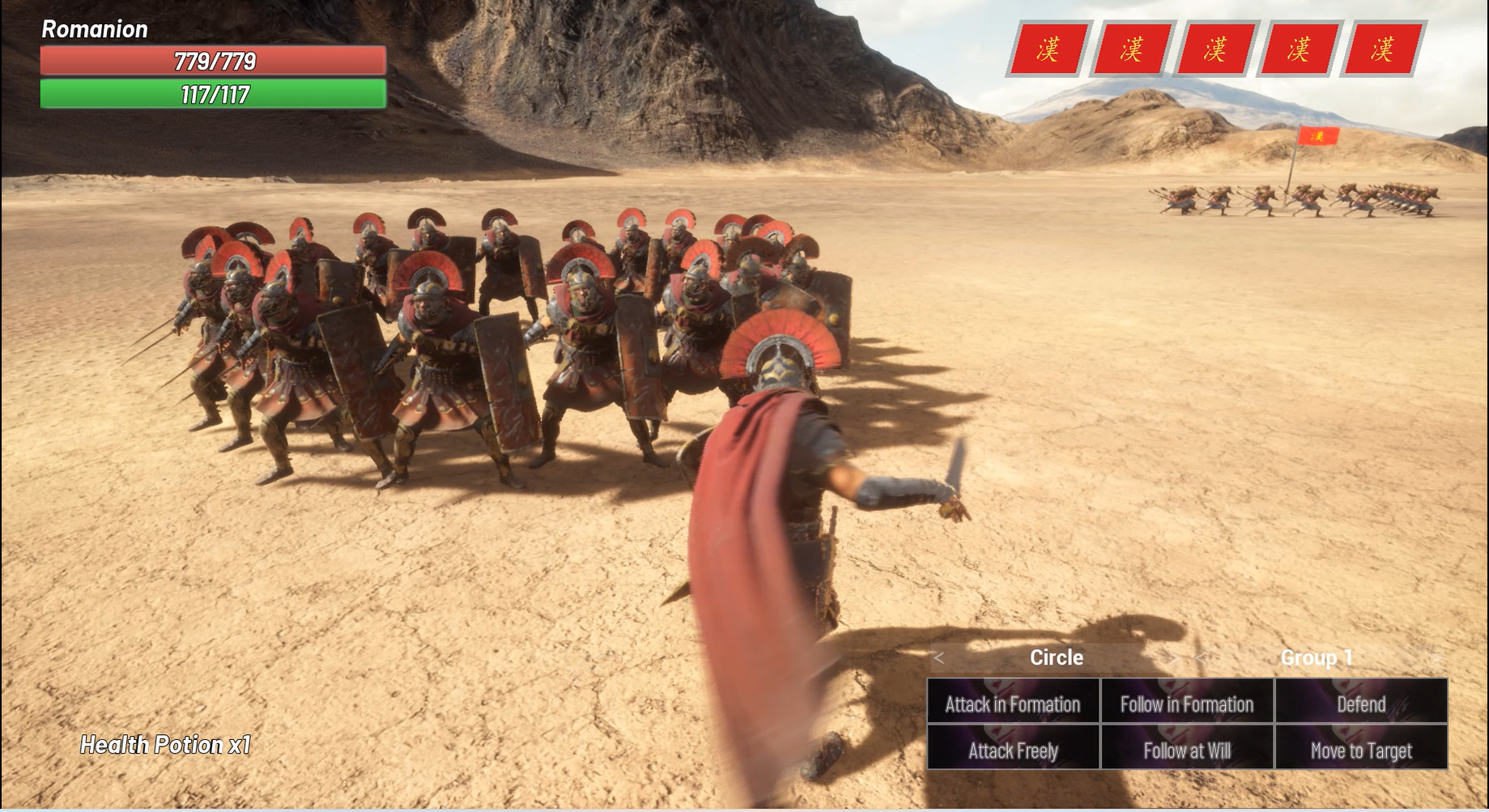This screenshot has width=1489, height=812.
Task: Command troops to Defend
Action: click(1360, 704)
